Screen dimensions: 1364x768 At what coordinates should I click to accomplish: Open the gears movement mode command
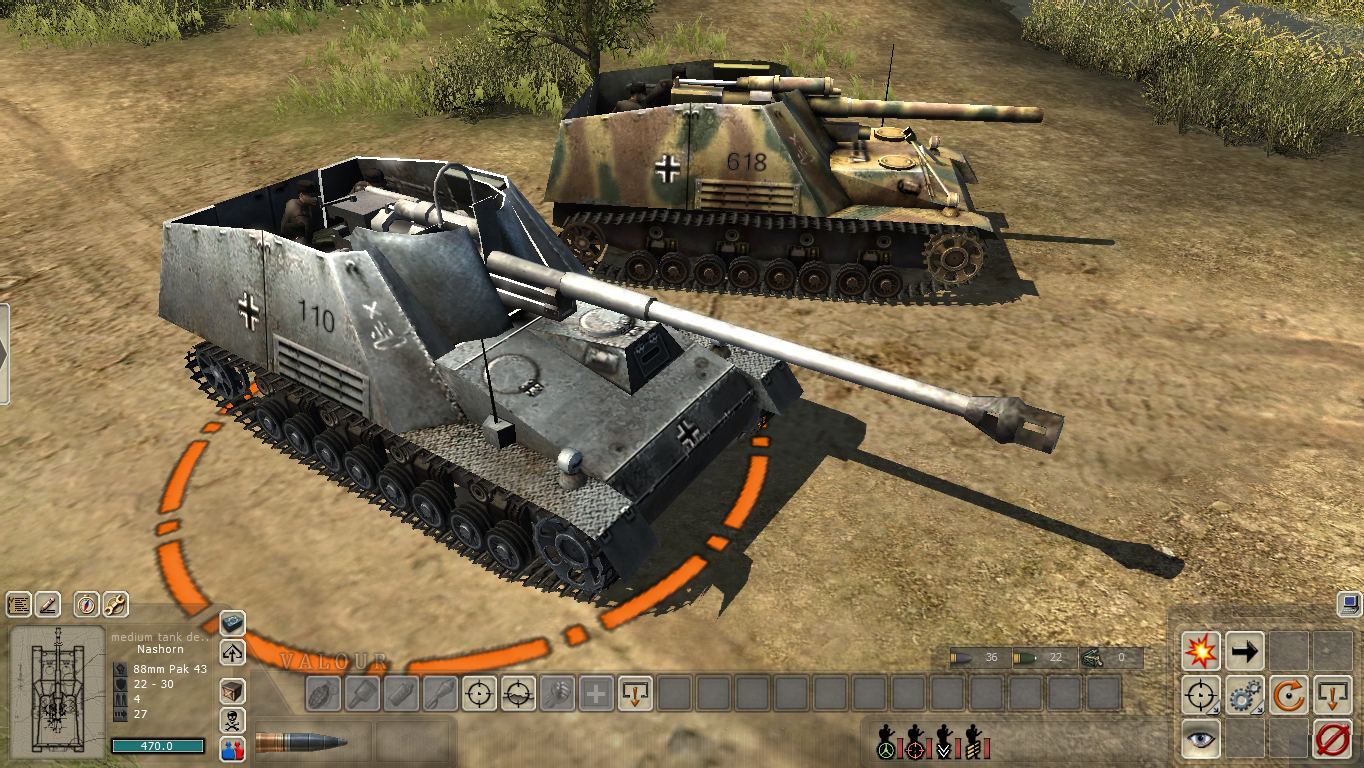(1245, 695)
